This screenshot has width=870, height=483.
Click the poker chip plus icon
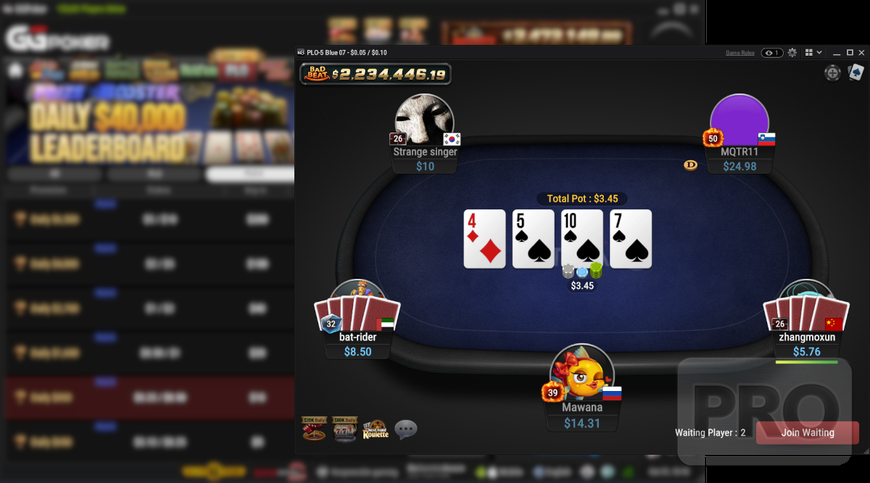832,73
